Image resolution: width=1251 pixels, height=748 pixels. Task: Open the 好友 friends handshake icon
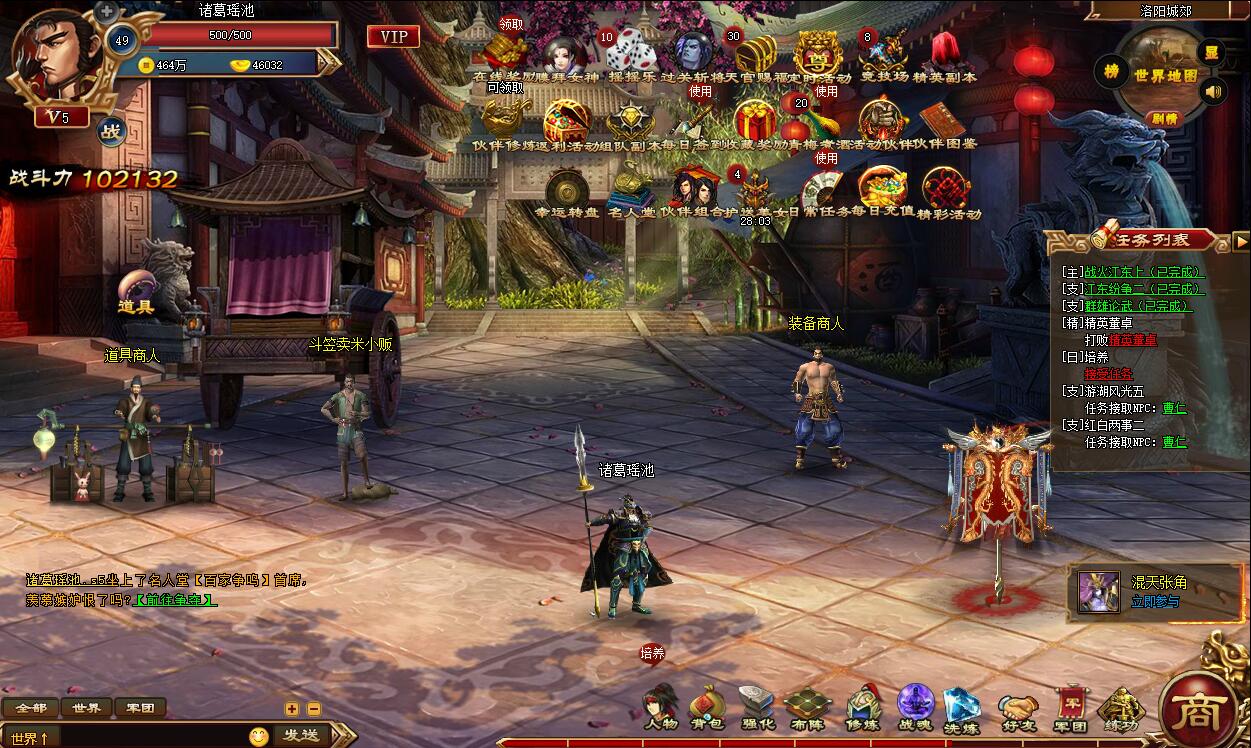pyautogui.click(x=1018, y=709)
